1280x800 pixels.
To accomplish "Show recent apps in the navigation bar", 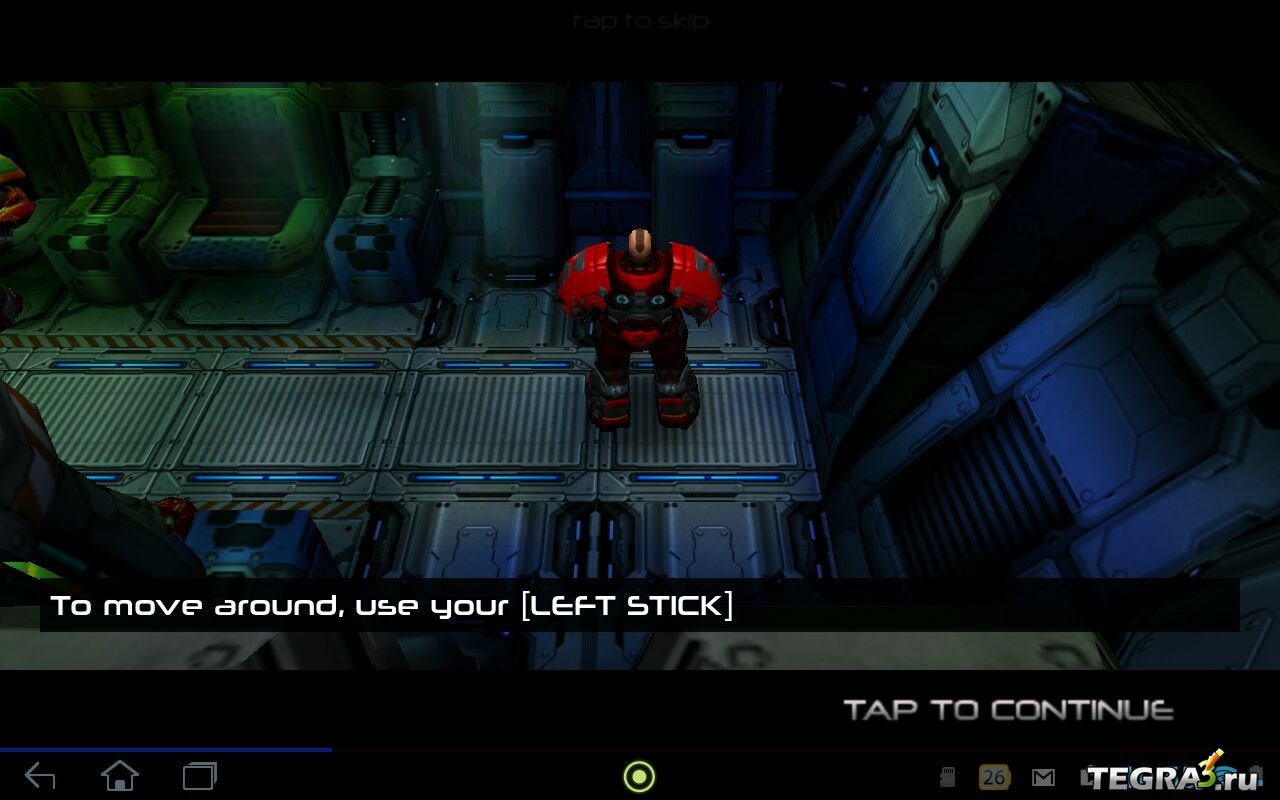I will [200, 776].
